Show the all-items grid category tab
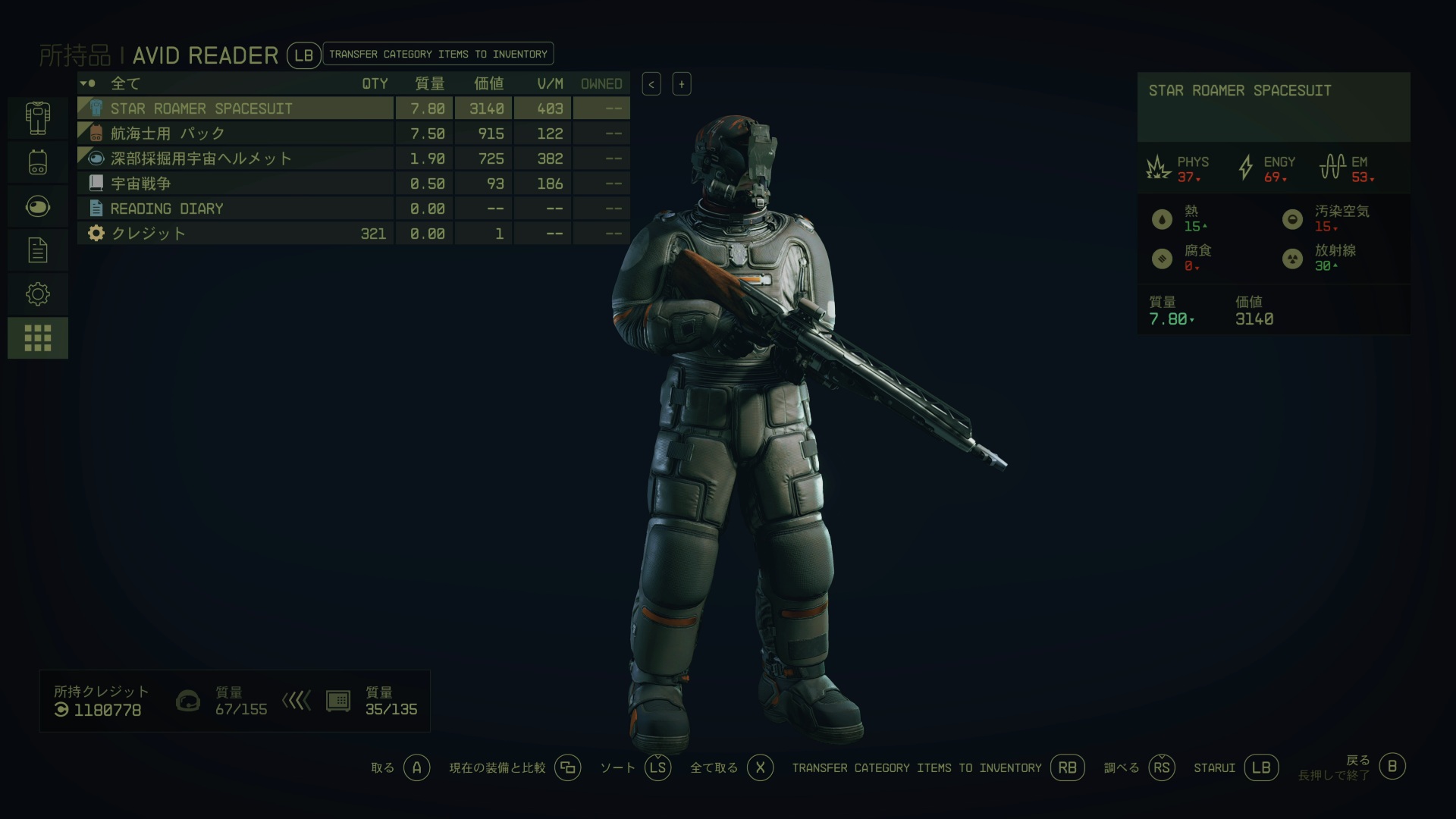The width and height of the screenshot is (1456, 819). (x=38, y=338)
